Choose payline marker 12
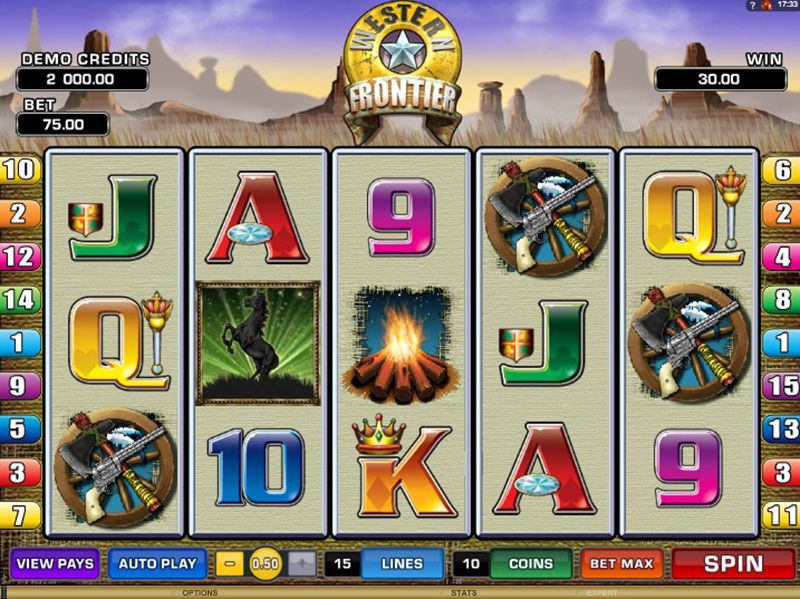Viewport: 800px width, 599px height. click(19, 255)
